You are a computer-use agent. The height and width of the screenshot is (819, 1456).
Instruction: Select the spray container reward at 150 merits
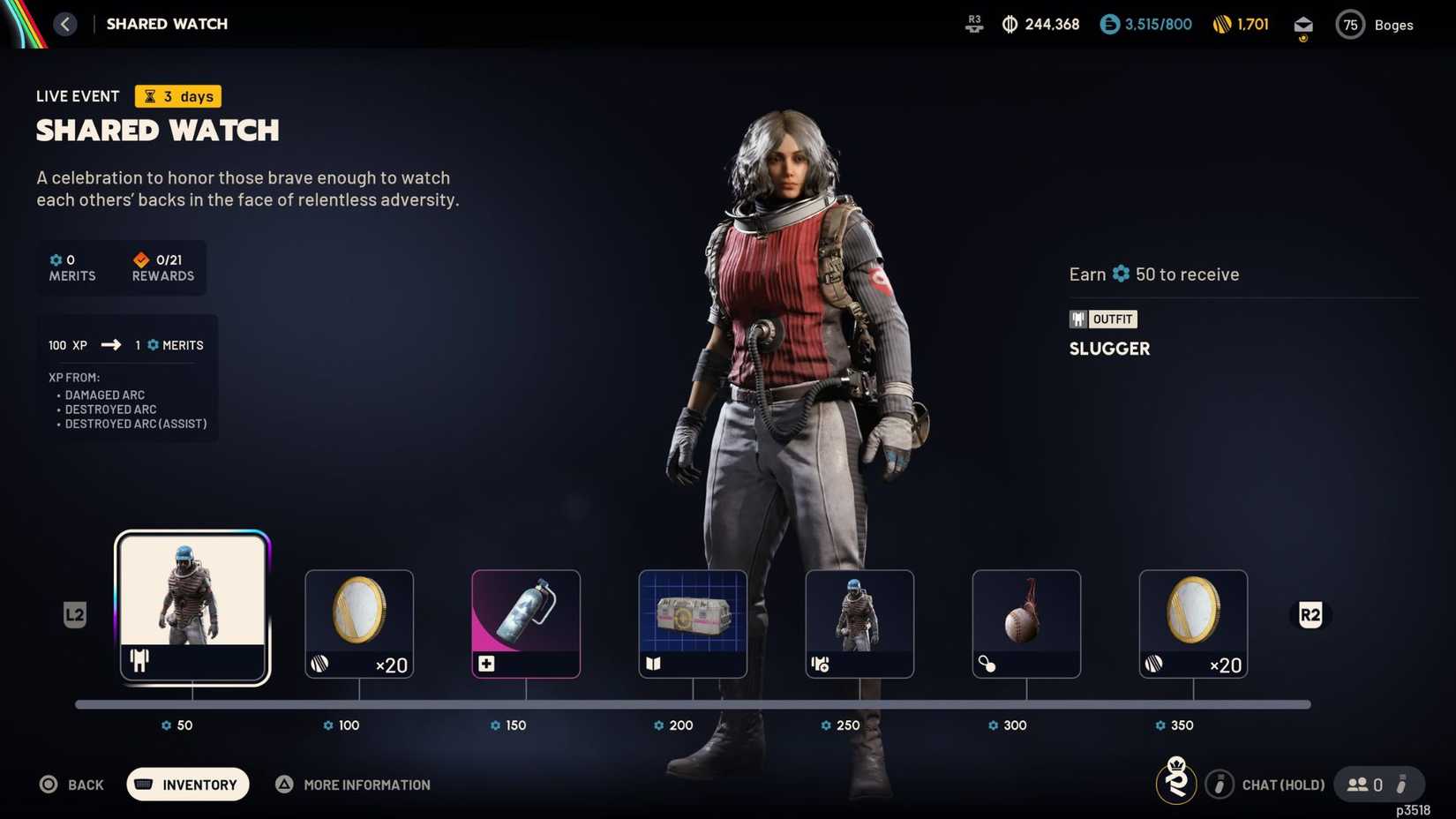[525, 622]
